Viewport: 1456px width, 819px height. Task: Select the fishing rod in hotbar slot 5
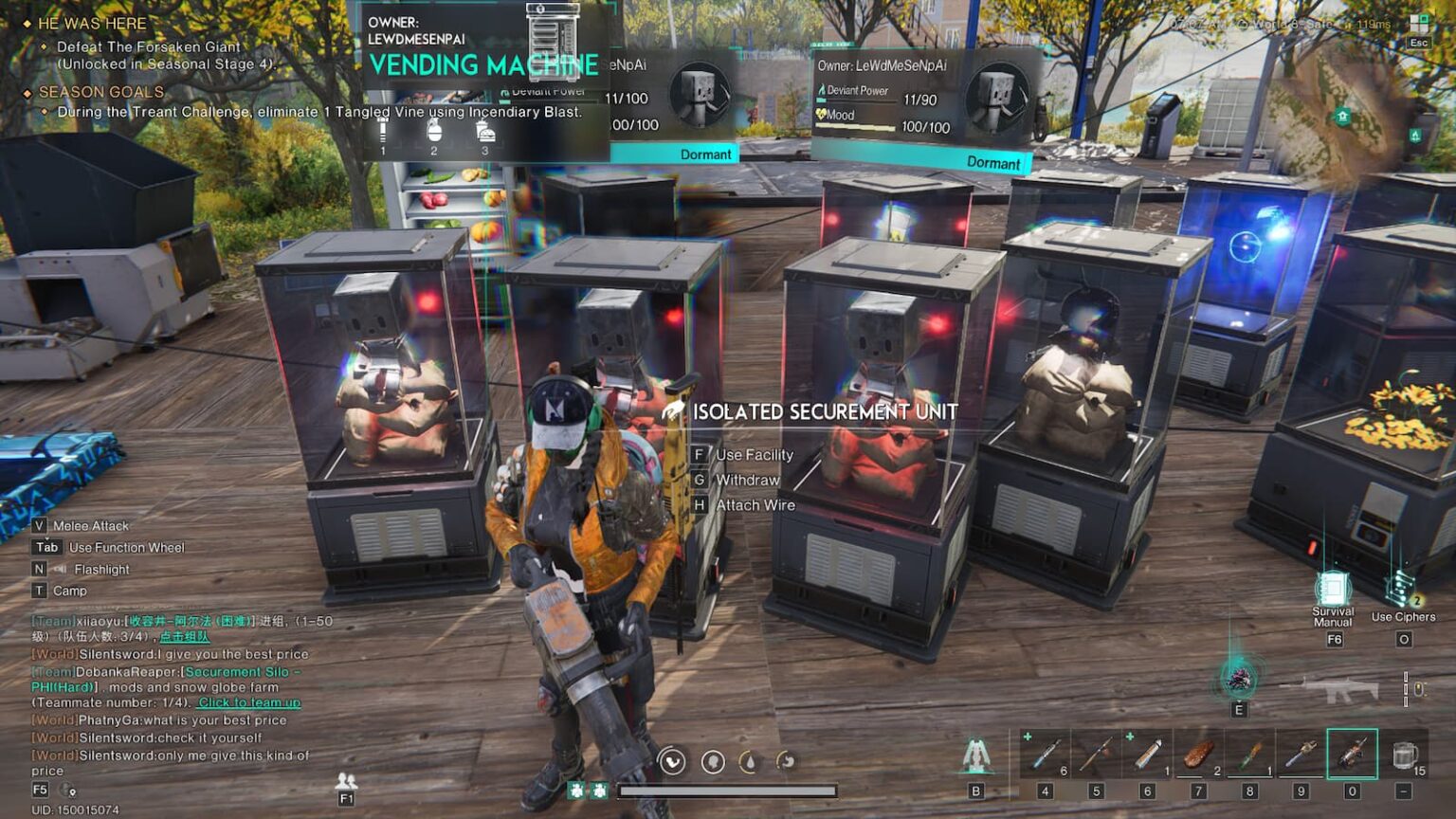point(1097,755)
